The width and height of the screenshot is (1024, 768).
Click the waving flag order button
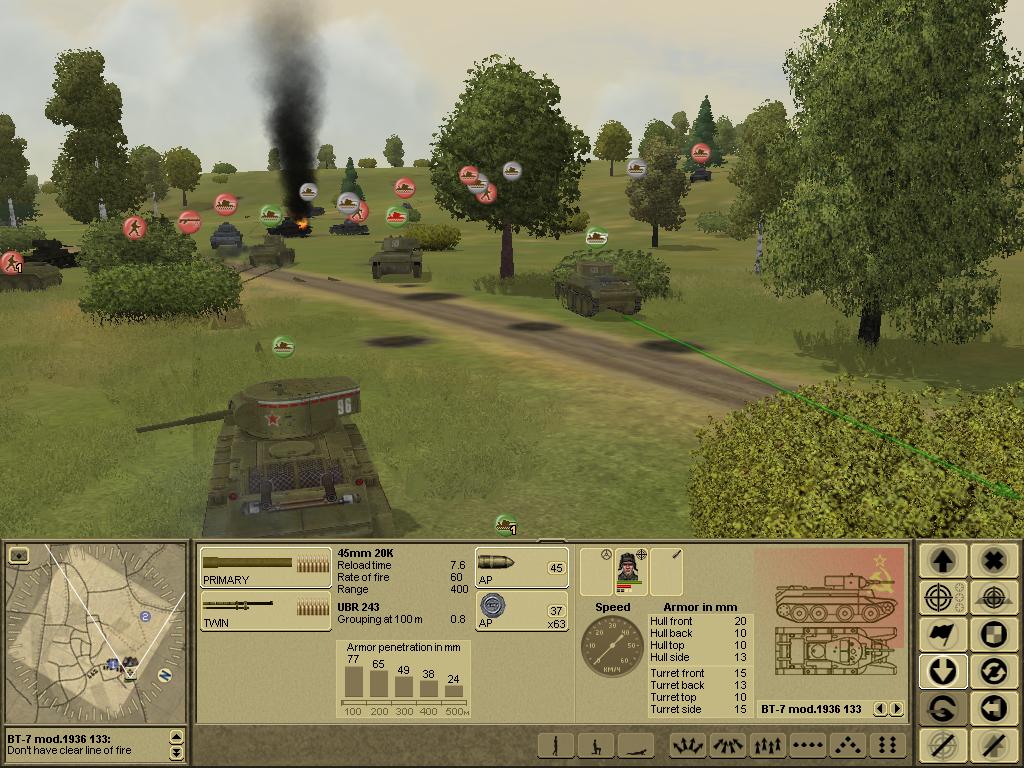(941, 634)
